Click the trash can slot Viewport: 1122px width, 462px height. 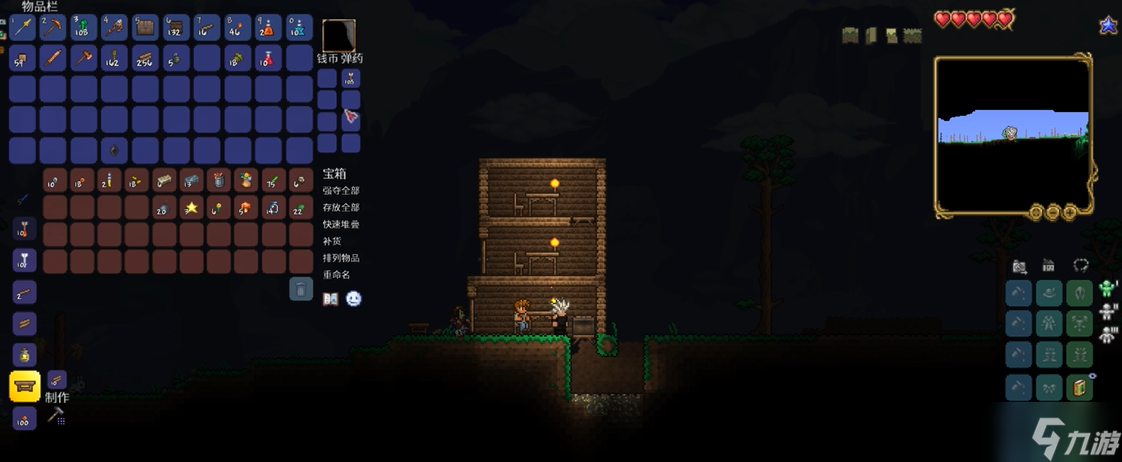pos(301,290)
